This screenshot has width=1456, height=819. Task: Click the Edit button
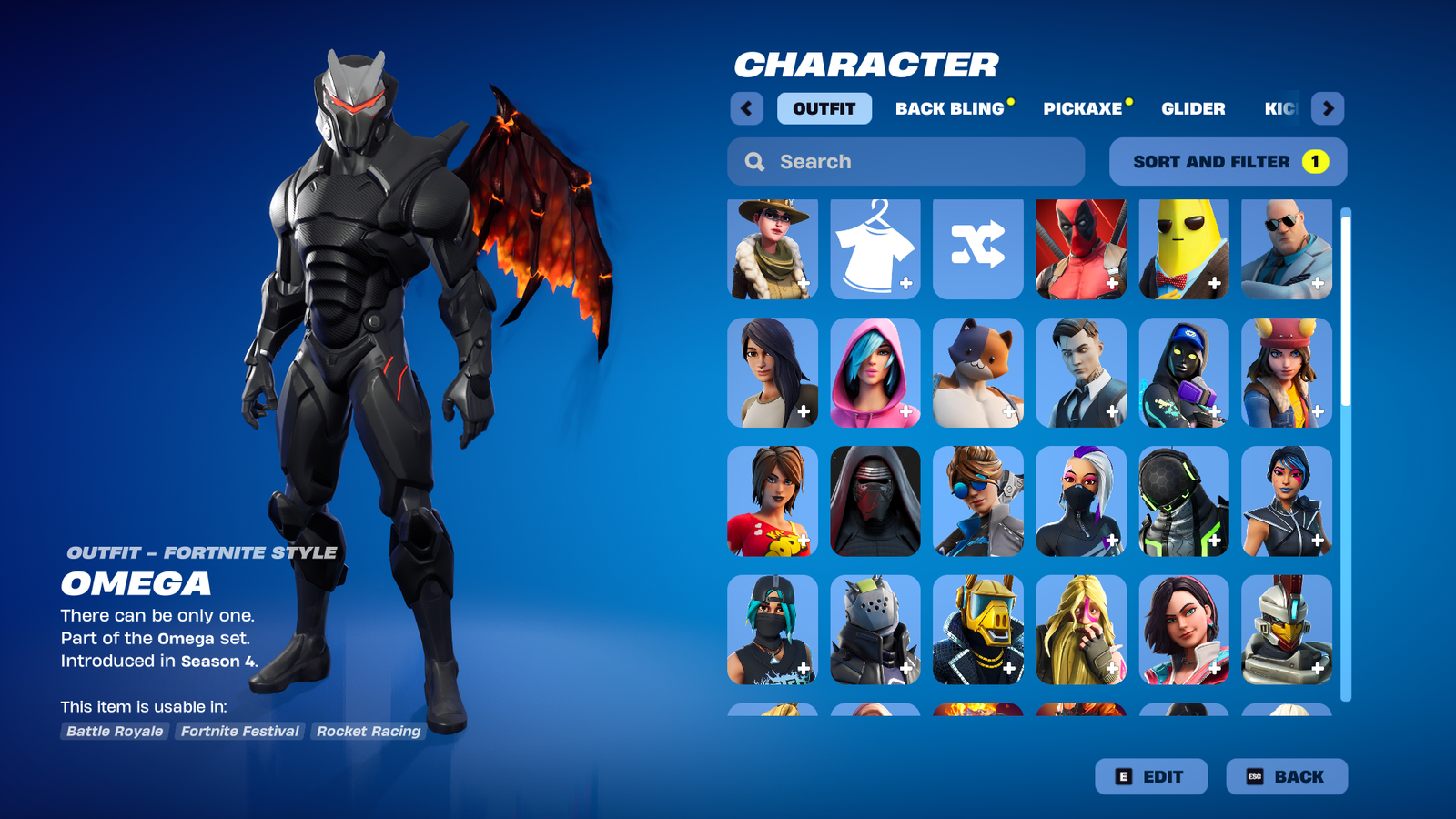click(x=1151, y=776)
